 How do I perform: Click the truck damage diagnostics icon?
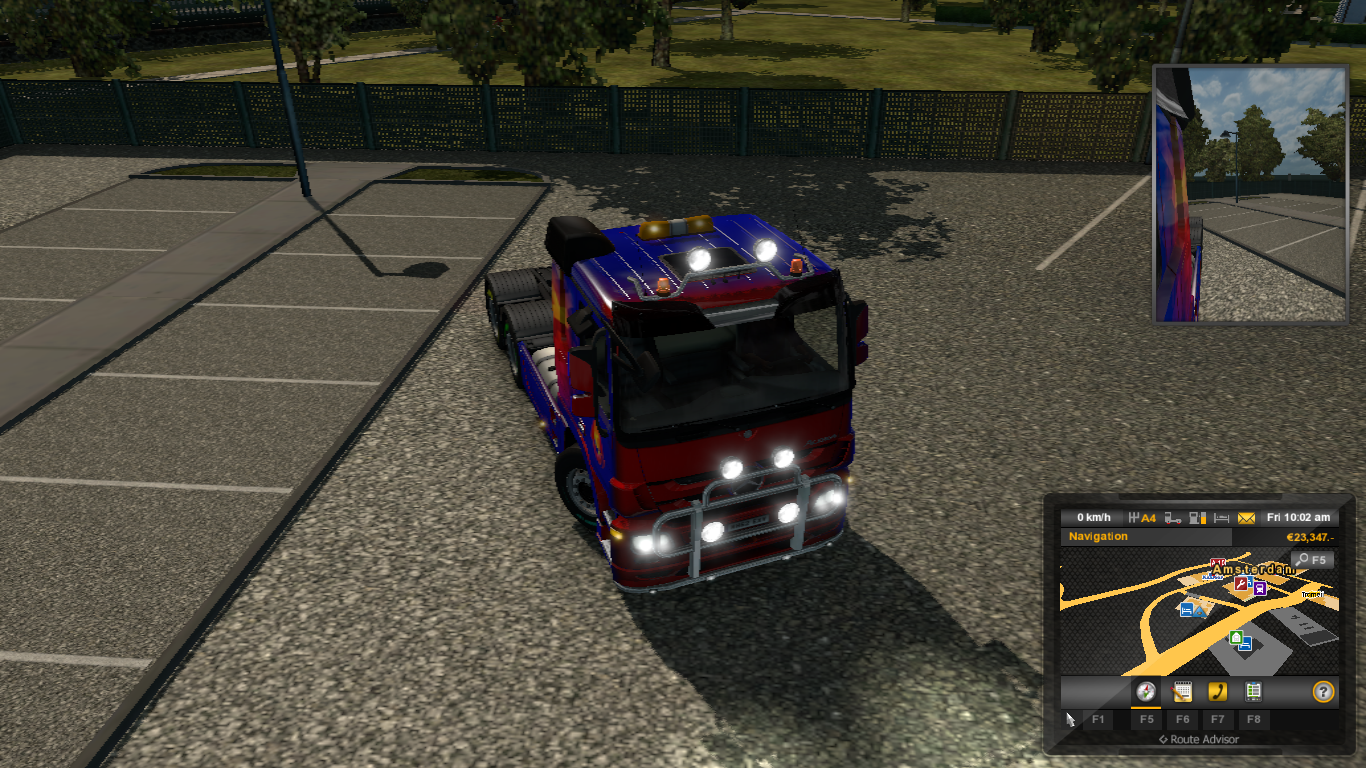pyautogui.click(x=1172, y=518)
